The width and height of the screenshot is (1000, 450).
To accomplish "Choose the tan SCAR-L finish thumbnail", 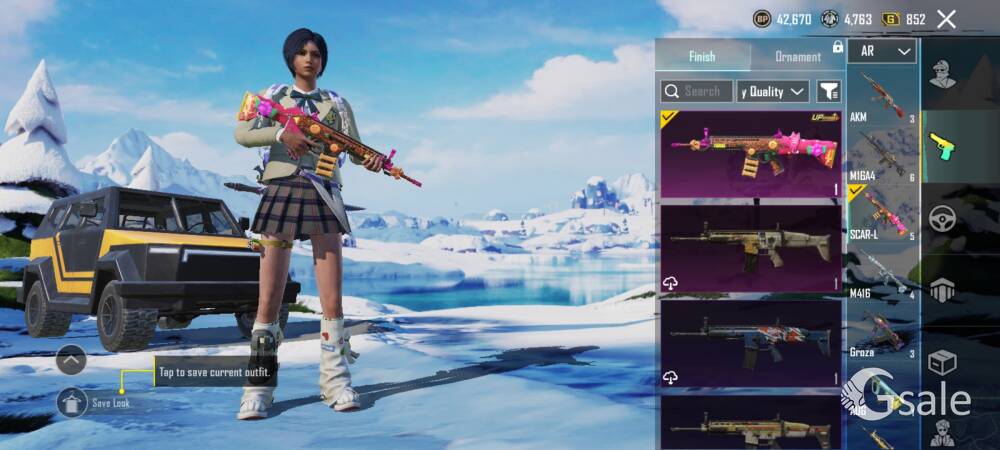I will click(750, 248).
